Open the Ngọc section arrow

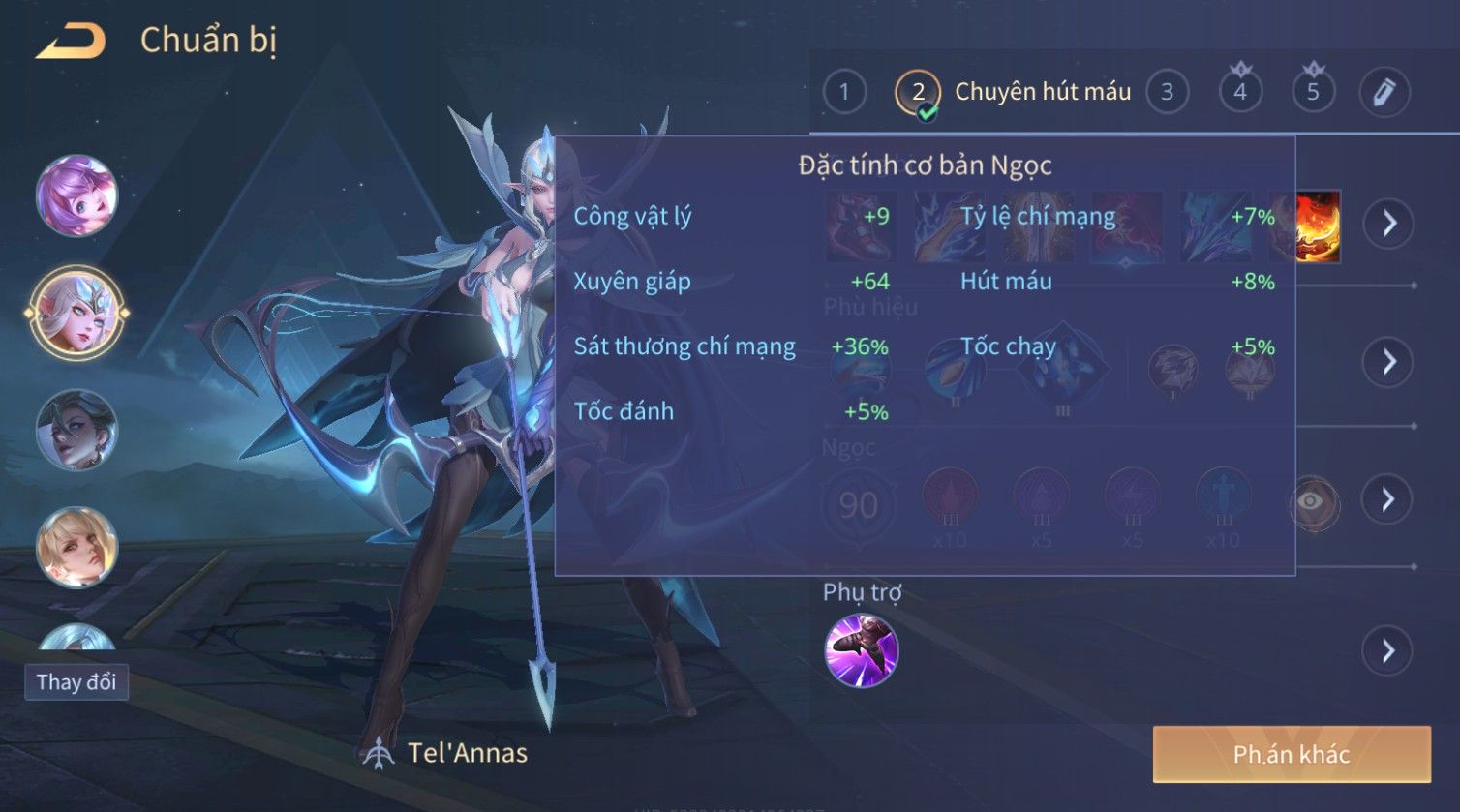coord(1387,499)
